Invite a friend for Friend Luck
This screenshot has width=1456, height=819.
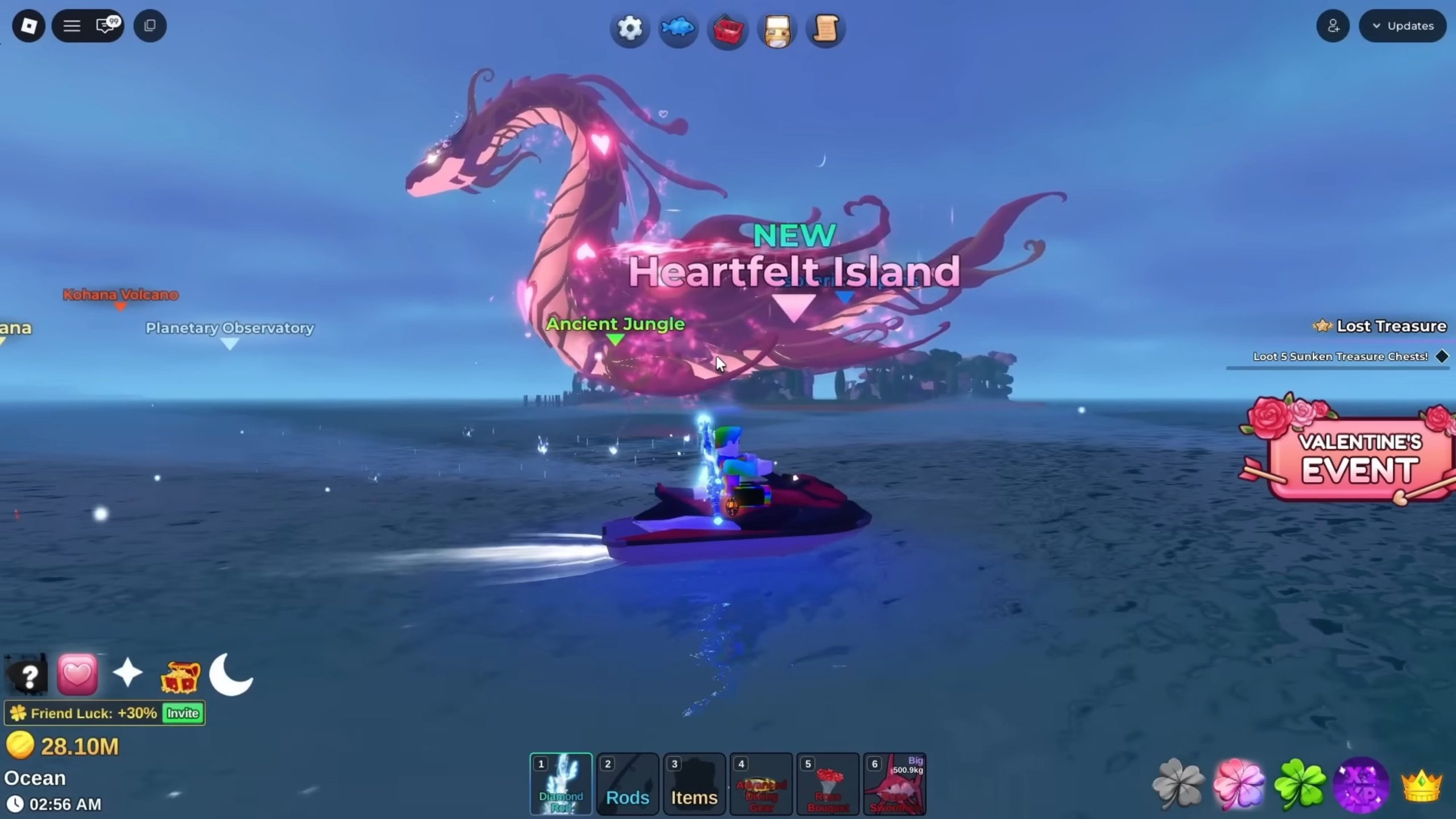coord(183,713)
